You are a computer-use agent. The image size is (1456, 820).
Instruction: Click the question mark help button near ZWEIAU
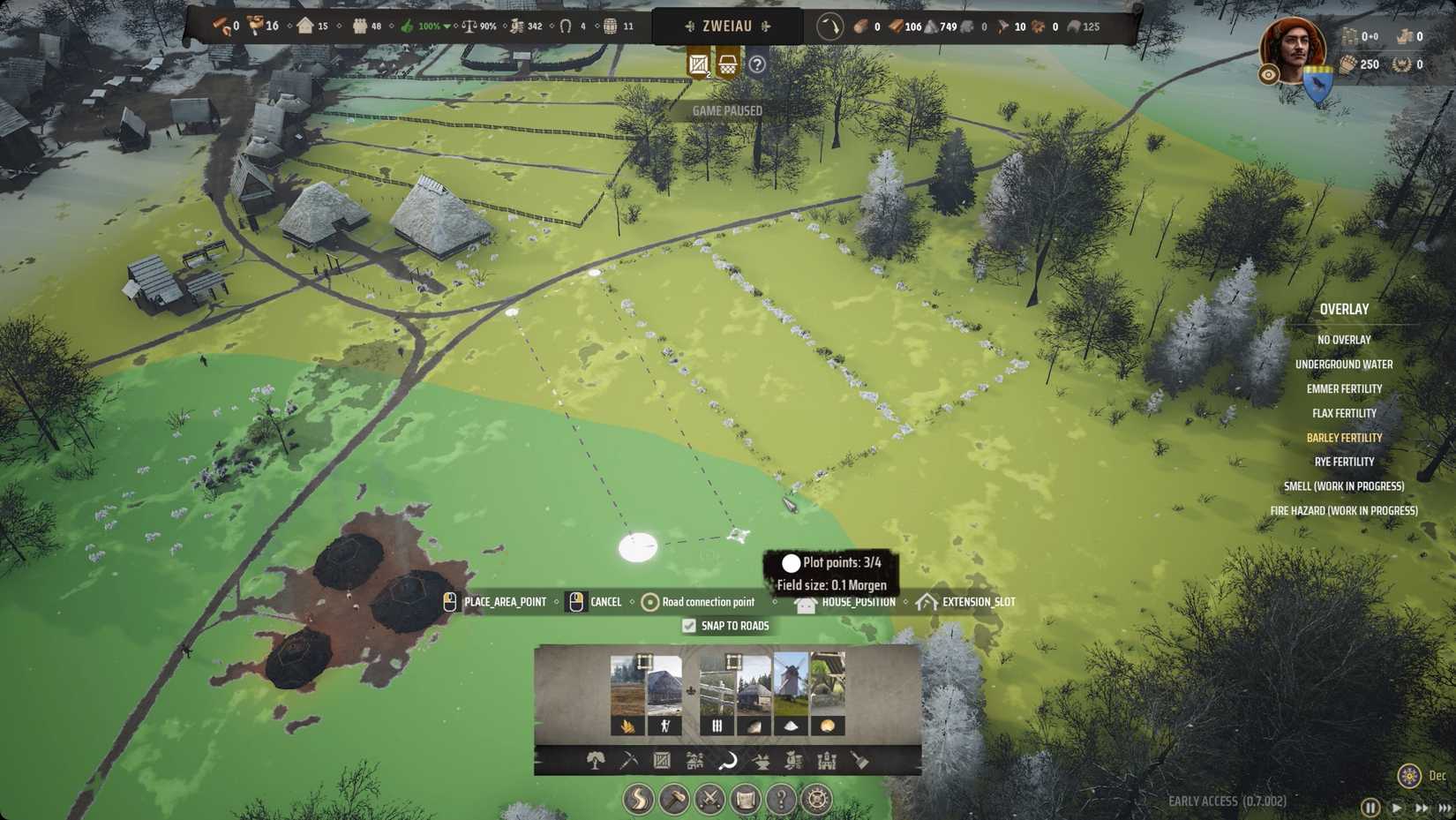pos(756,64)
